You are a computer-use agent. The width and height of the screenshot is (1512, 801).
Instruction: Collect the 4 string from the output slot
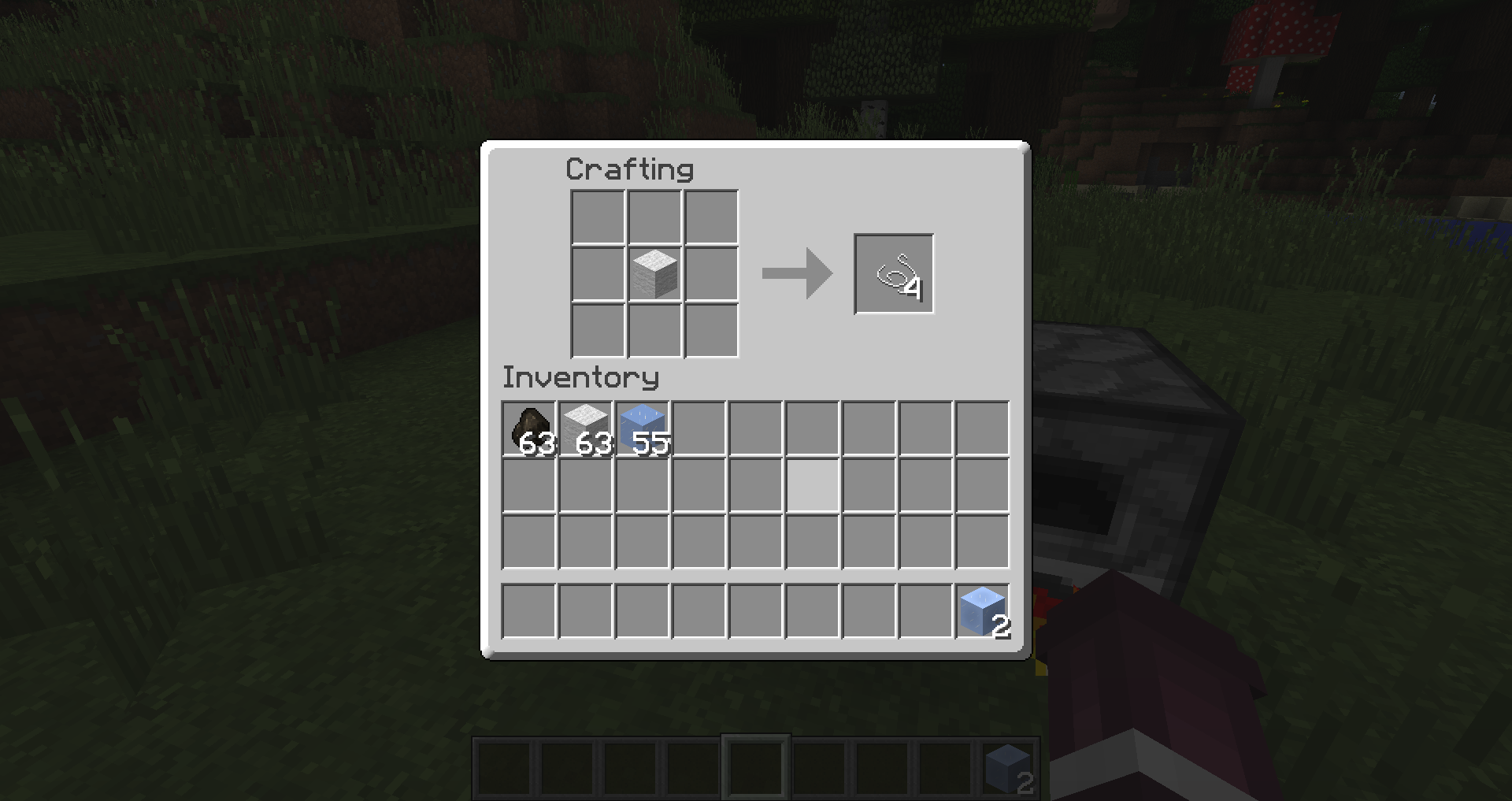pos(892,273)
